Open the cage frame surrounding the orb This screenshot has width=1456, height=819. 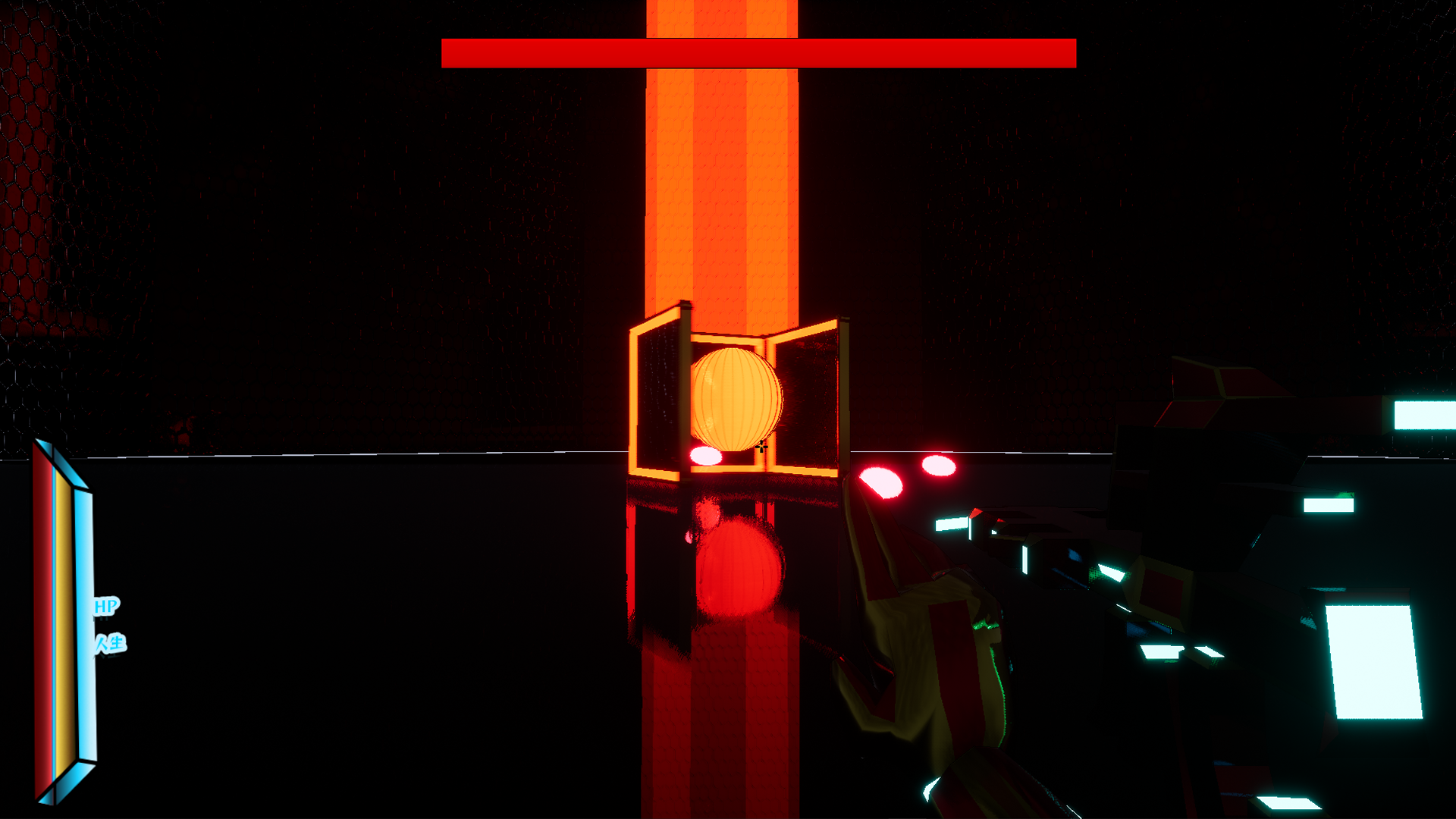pos(728,470)
